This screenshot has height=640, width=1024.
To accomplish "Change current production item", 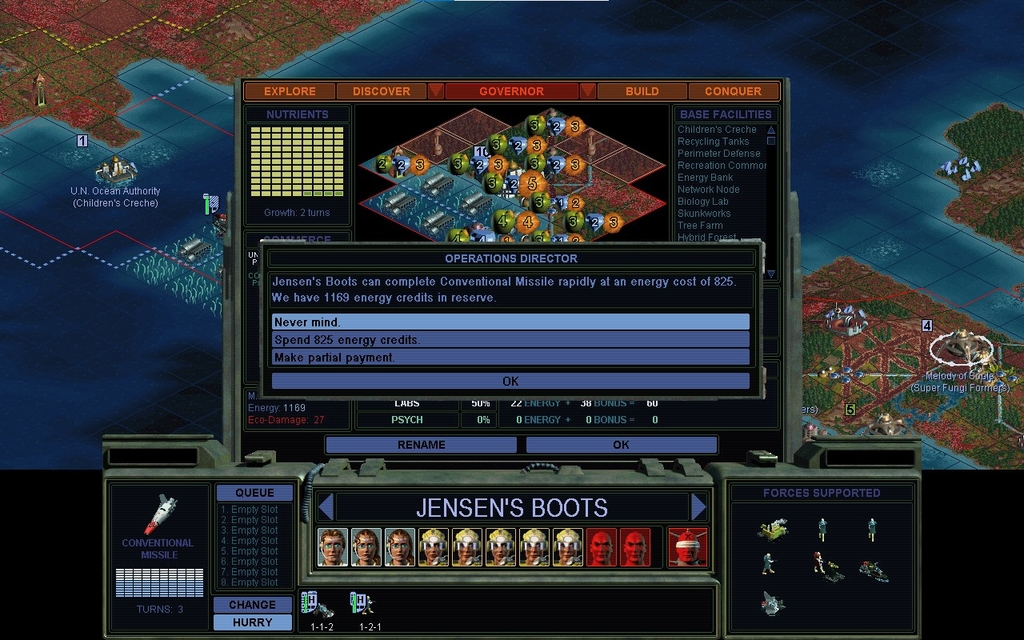I will click(252, 604).
